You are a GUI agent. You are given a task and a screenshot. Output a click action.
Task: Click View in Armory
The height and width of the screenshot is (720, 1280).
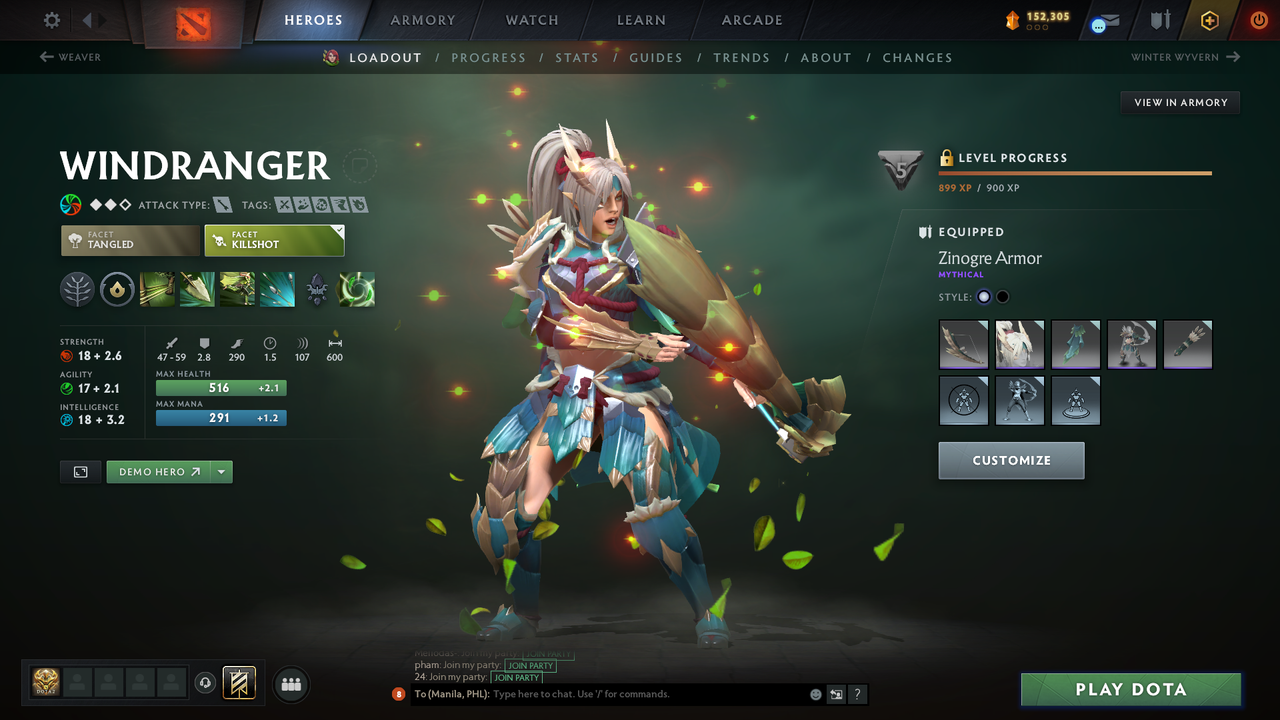point(1179,102)
